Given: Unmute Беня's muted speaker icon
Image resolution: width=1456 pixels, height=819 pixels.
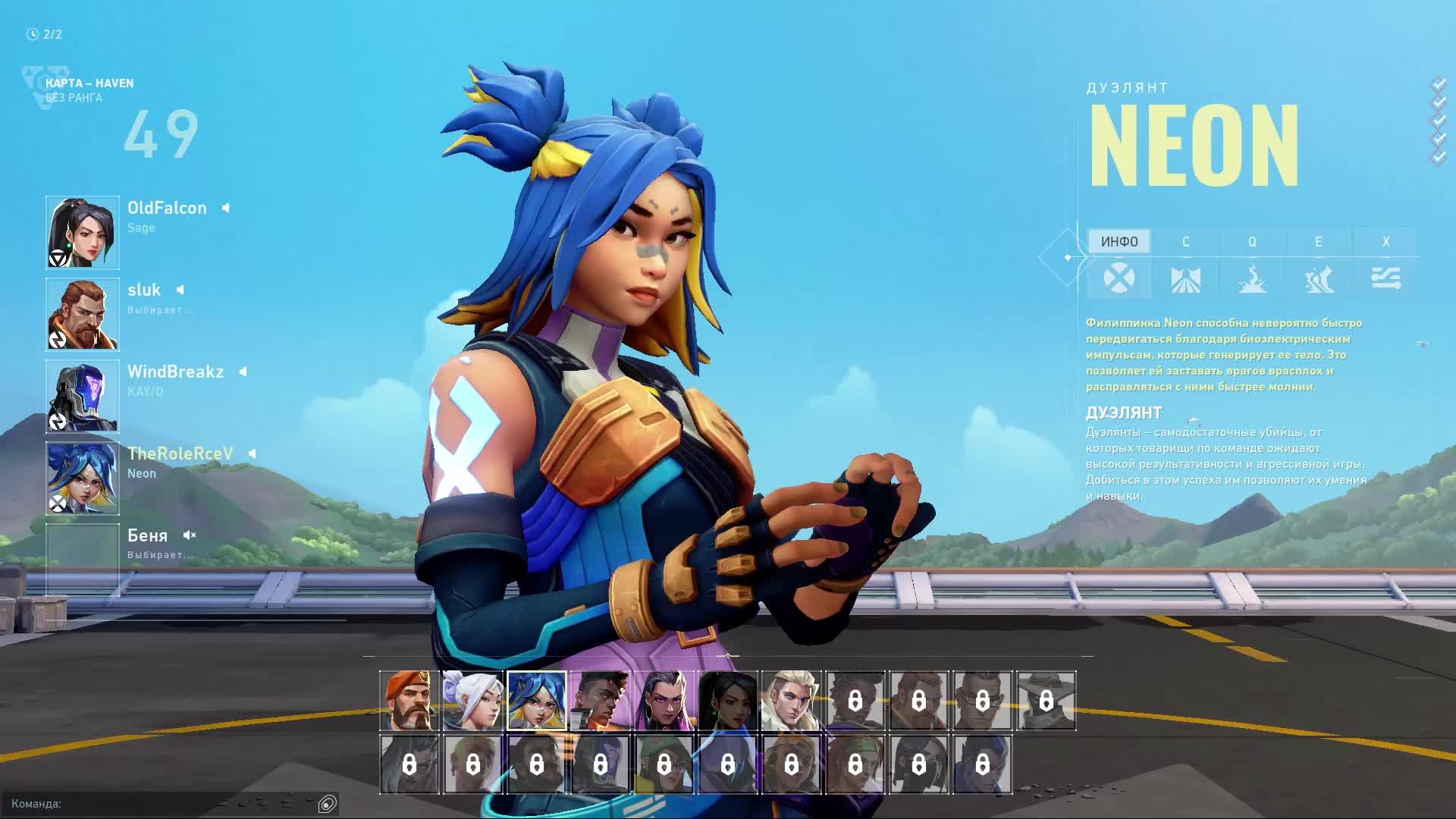Looking at the screenshot, I should (189, 535).
